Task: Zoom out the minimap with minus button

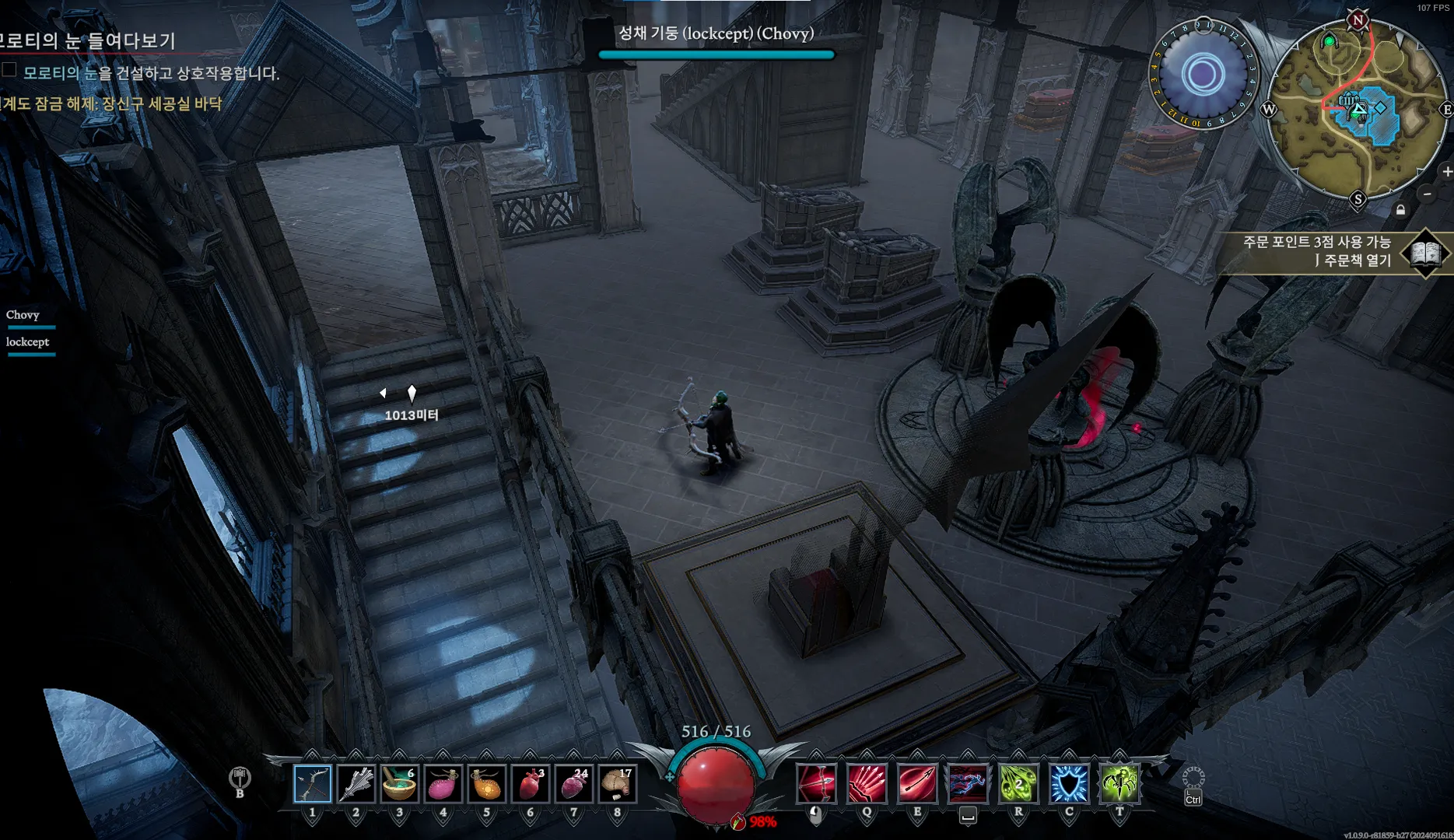Action: coord(1428,194)
